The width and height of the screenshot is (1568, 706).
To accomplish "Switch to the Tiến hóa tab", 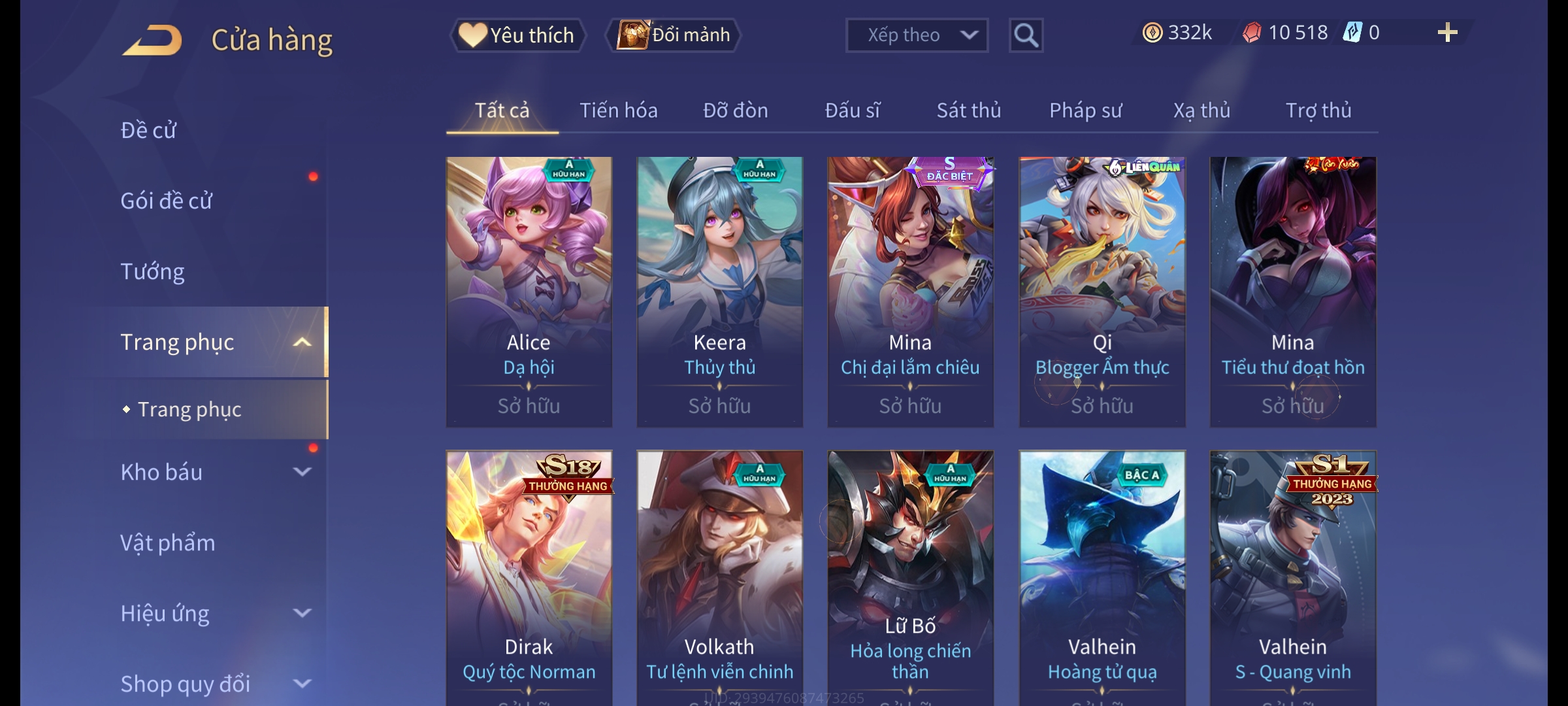I will [x=618, y=110].
